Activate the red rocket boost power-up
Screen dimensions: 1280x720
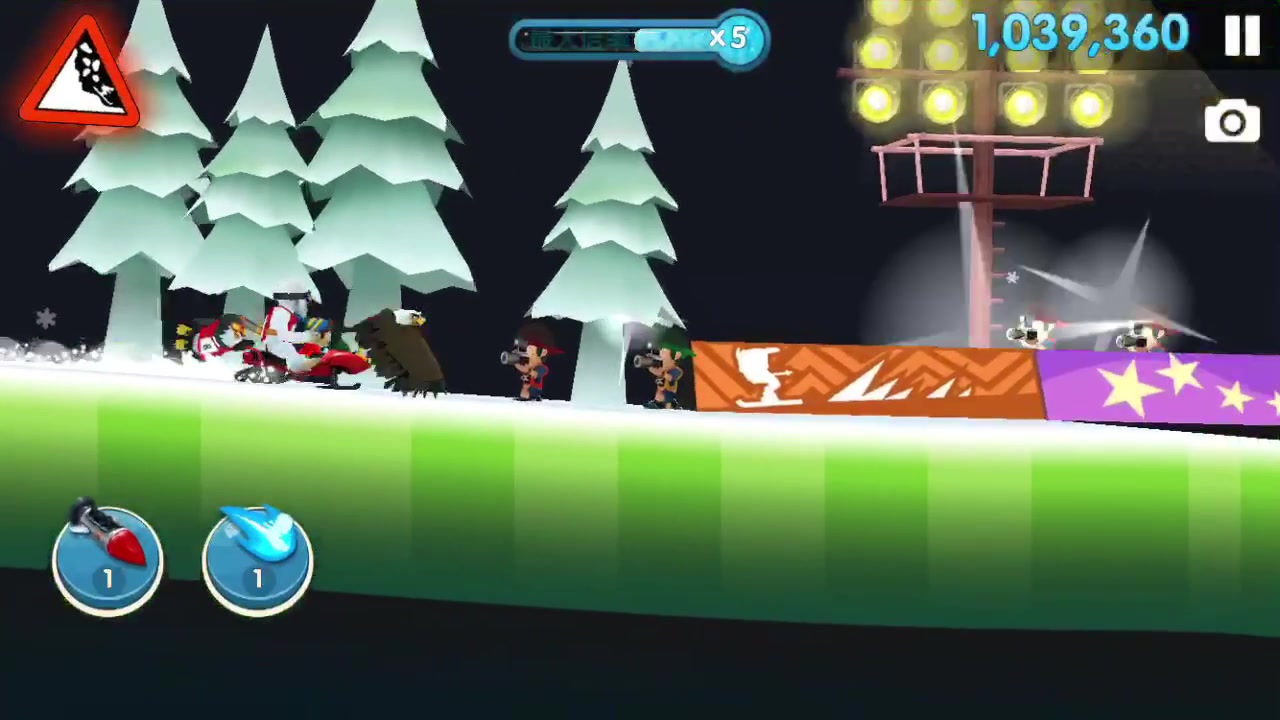(107, 559)
